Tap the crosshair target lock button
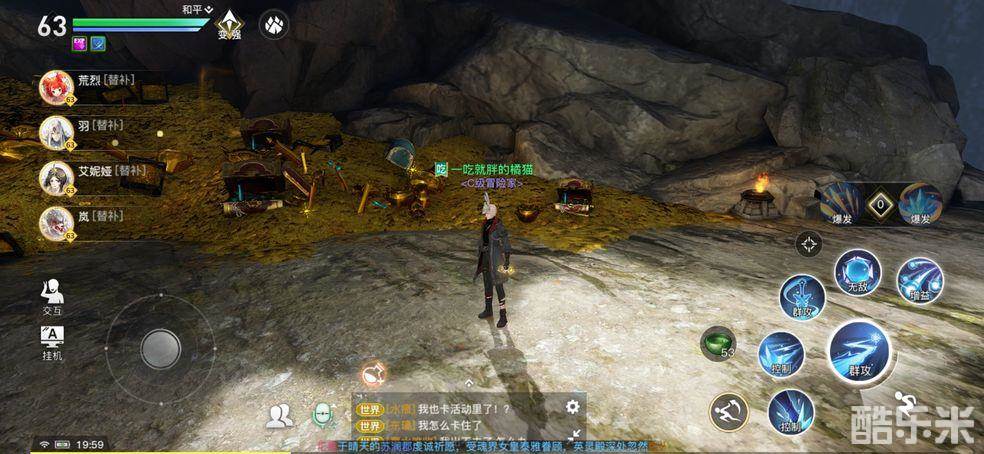Image resolution: width=984 pixels, height=454 pixels. pyautogui.click(x=808, y=243)
